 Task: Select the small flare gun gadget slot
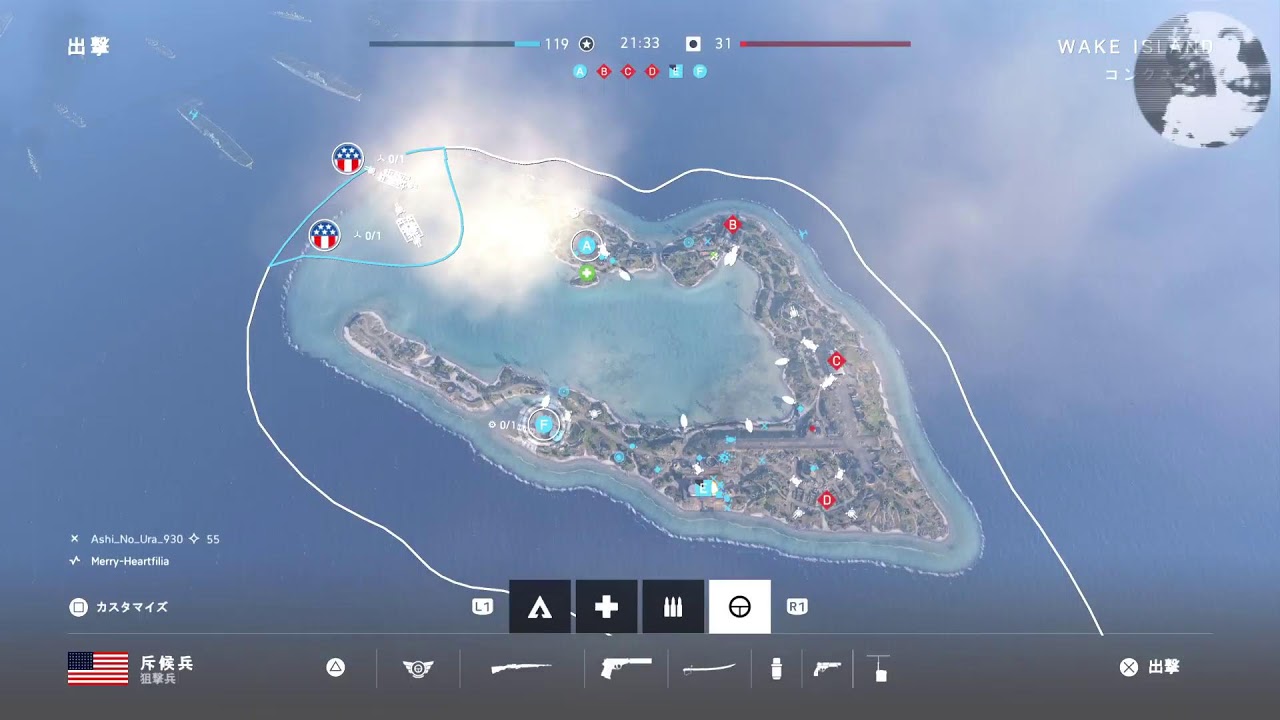[x=827, y=668]
